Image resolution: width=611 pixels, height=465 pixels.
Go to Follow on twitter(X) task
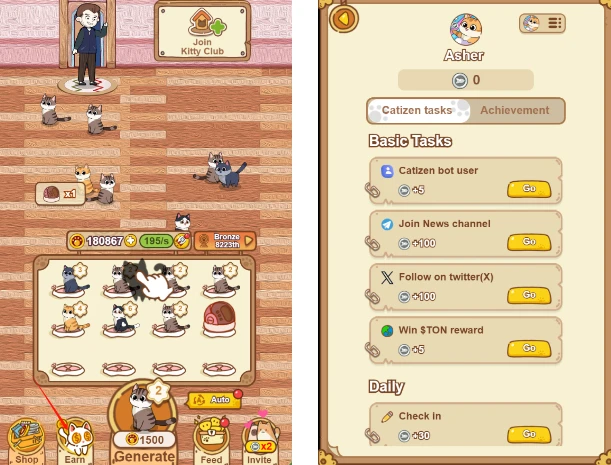tap(529, 295)
